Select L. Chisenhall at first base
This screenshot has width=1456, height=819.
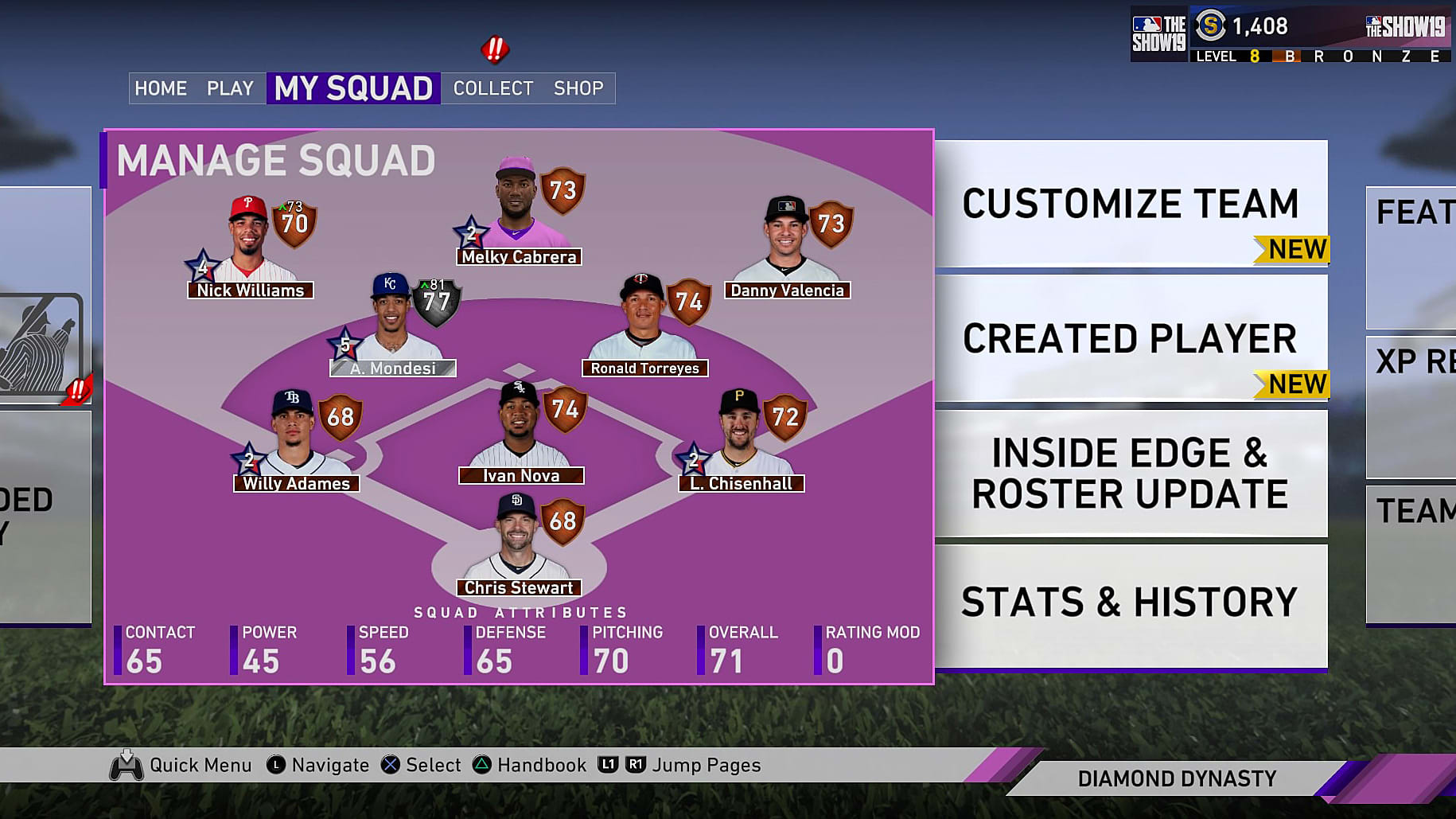click(742, 442)
